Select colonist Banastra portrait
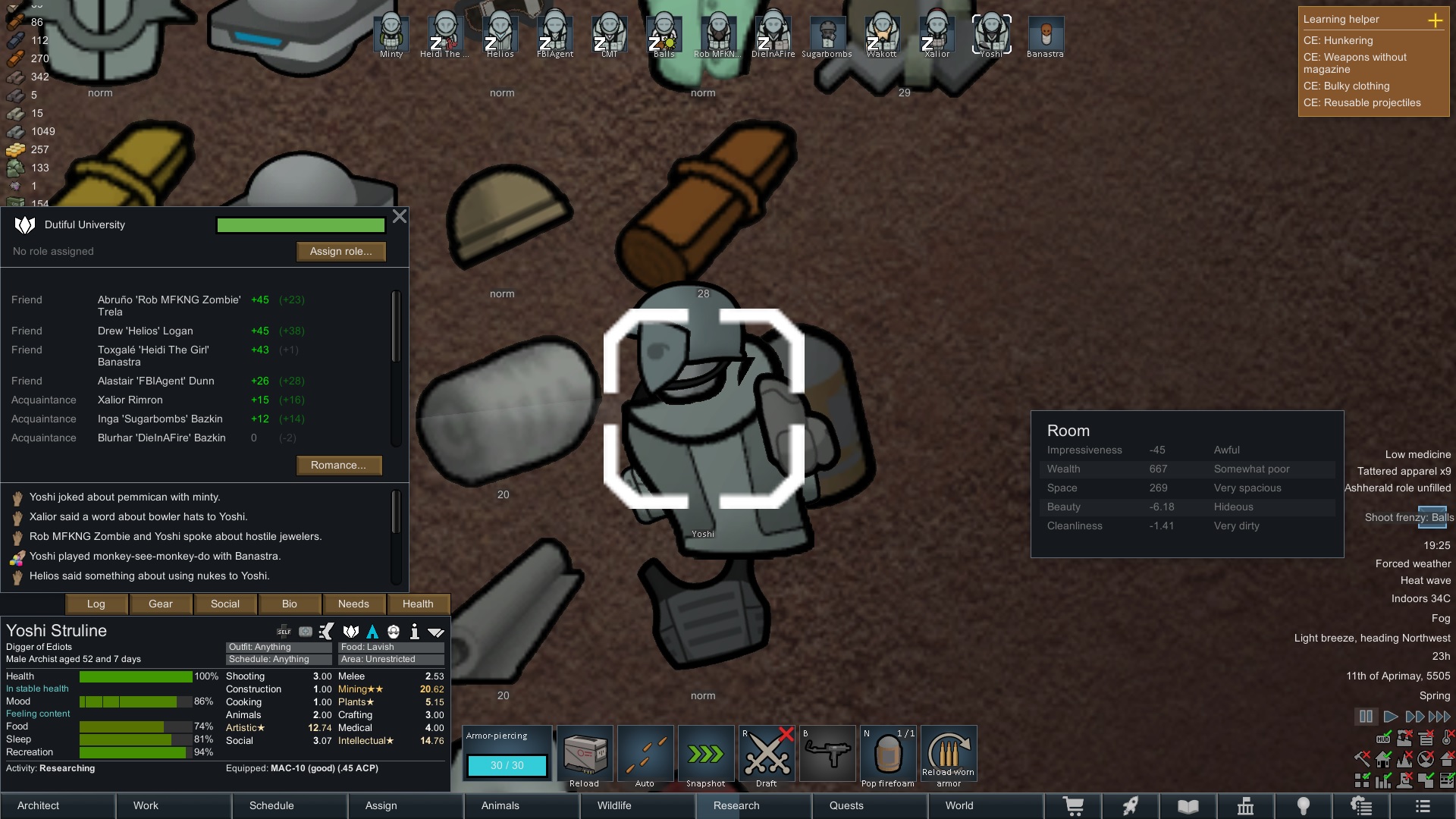Image resolution: width=1456 pixels, height=819 pixels. (x=1046, y=36)
